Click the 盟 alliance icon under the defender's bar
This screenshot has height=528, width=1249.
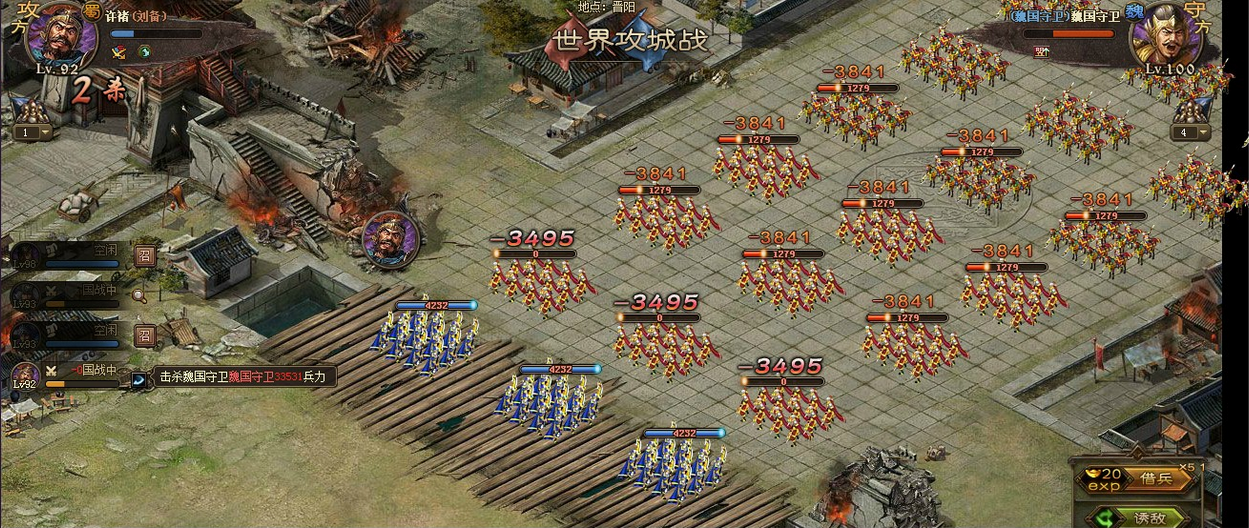[1042, 51]
